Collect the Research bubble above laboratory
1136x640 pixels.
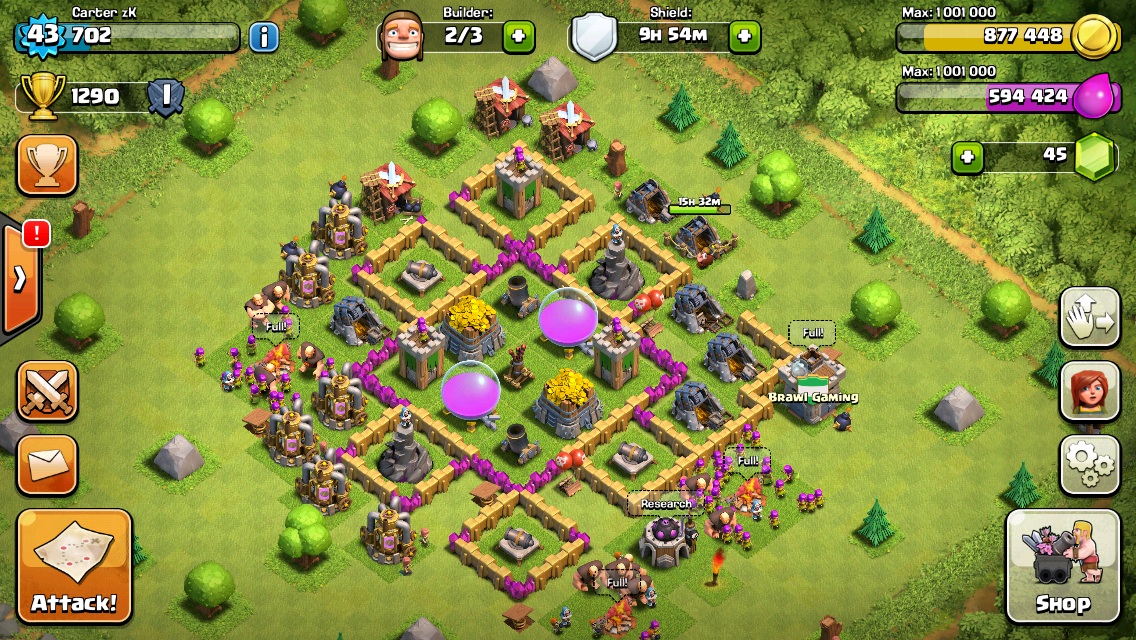[x=666, y=504]
